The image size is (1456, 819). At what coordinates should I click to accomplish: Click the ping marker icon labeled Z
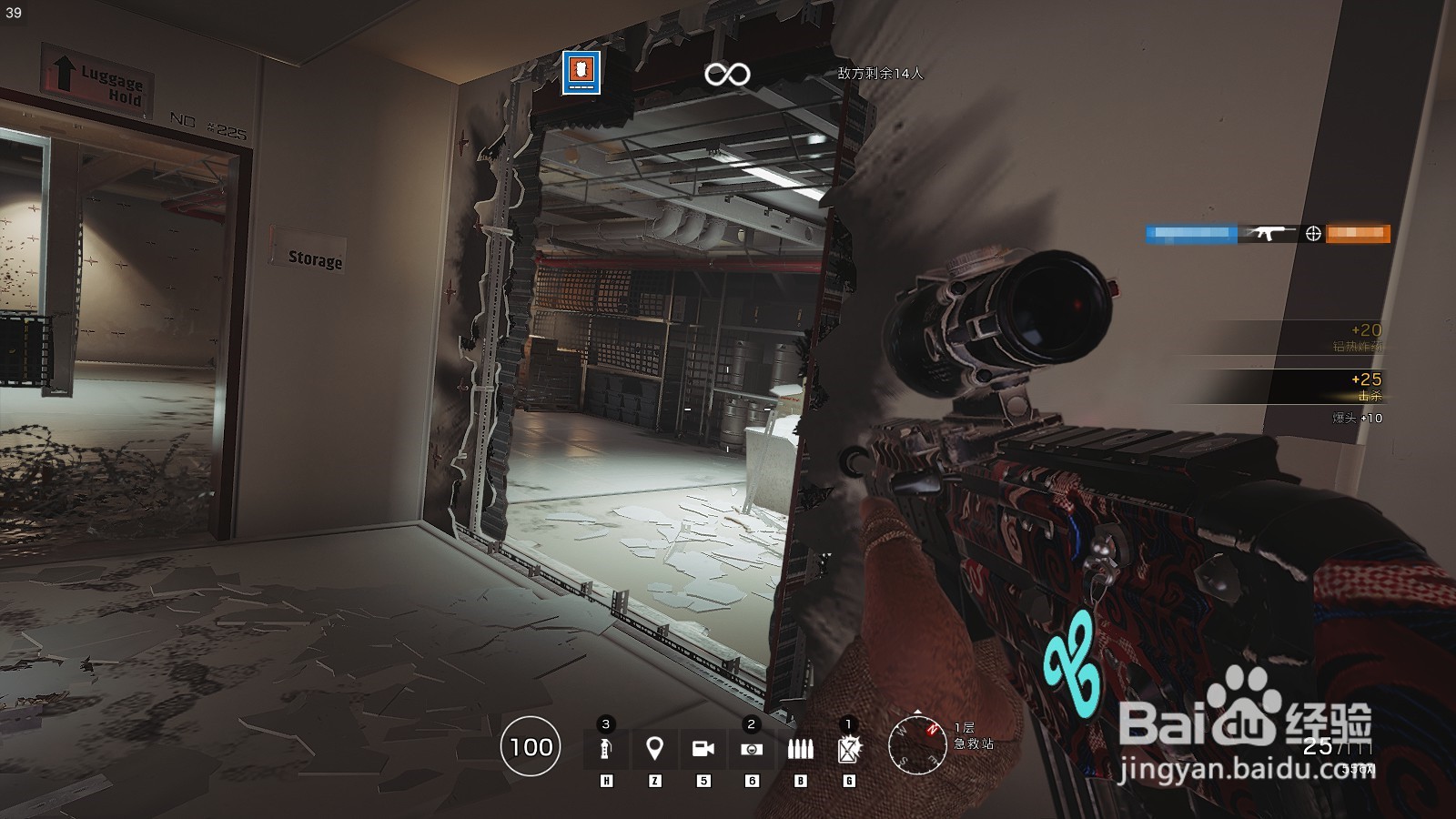[655, 747]
